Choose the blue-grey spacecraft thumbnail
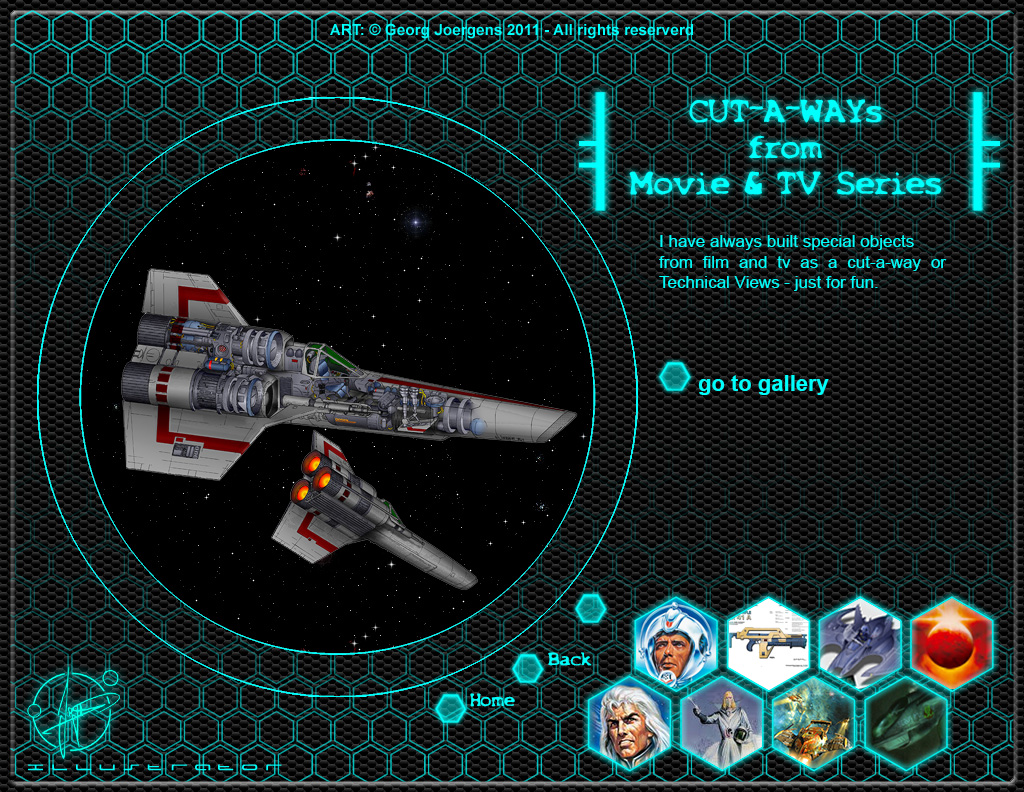The width and height of the screenshot is (1024, 792). [859, 643]
